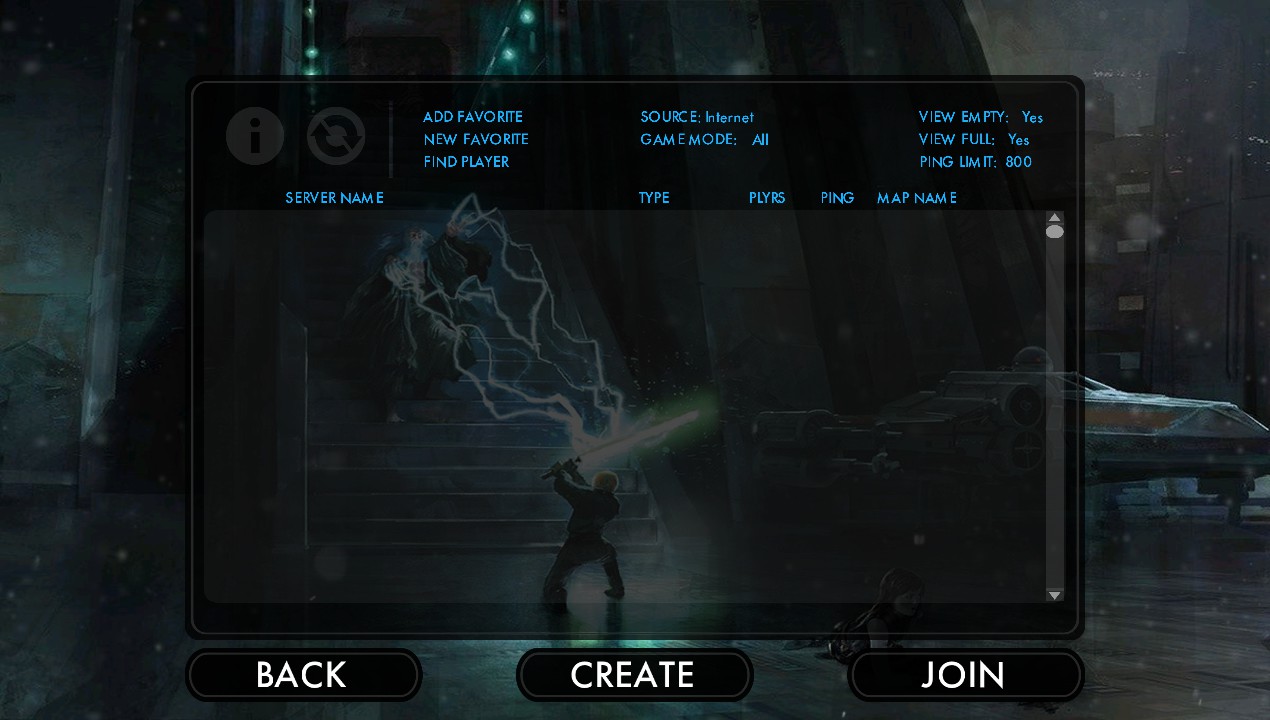Sort the list by TYPE column
1270x720 pixels.
[x=654, y=198]
